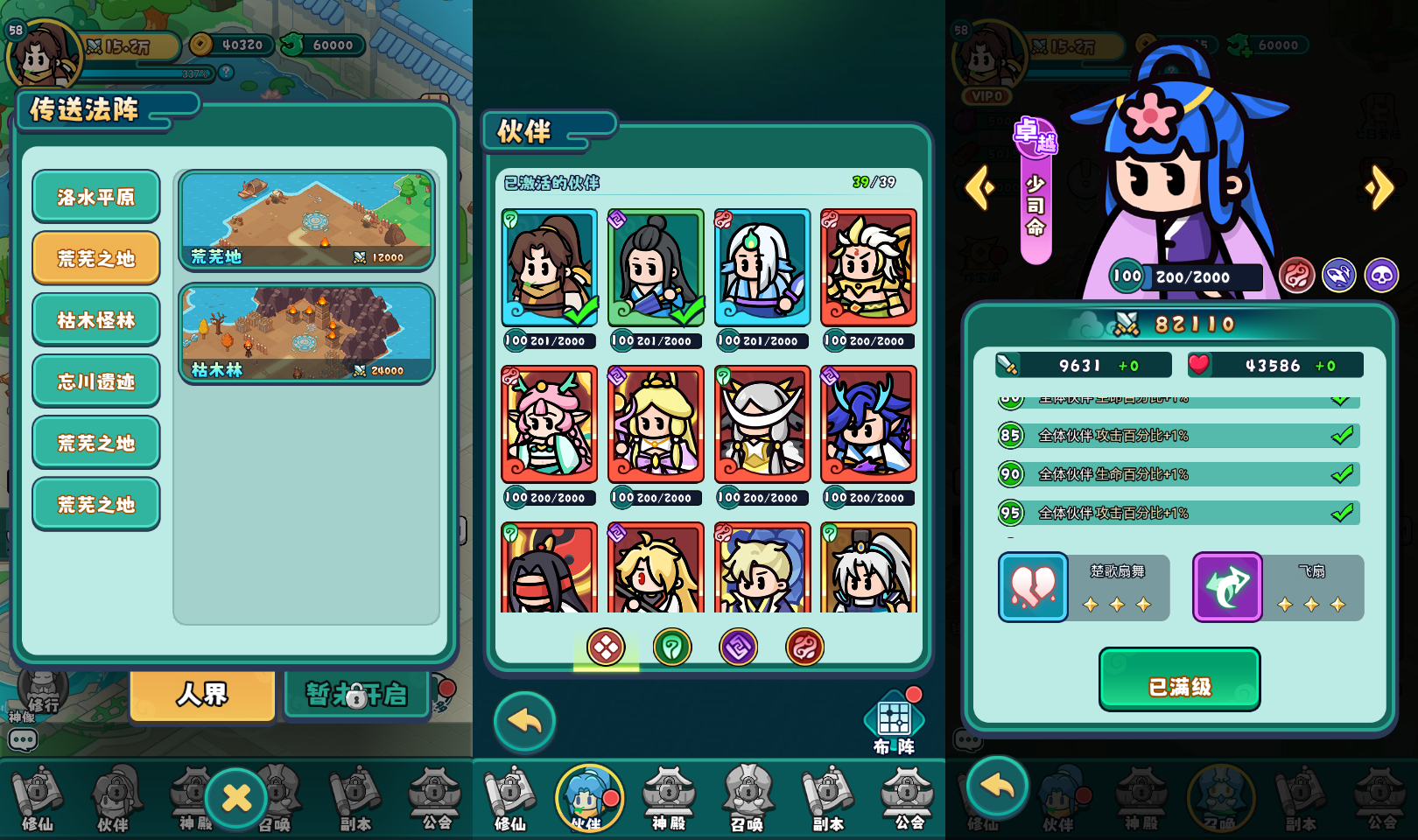View the 楚歌扇舞 skill icon

[1034, 587]
